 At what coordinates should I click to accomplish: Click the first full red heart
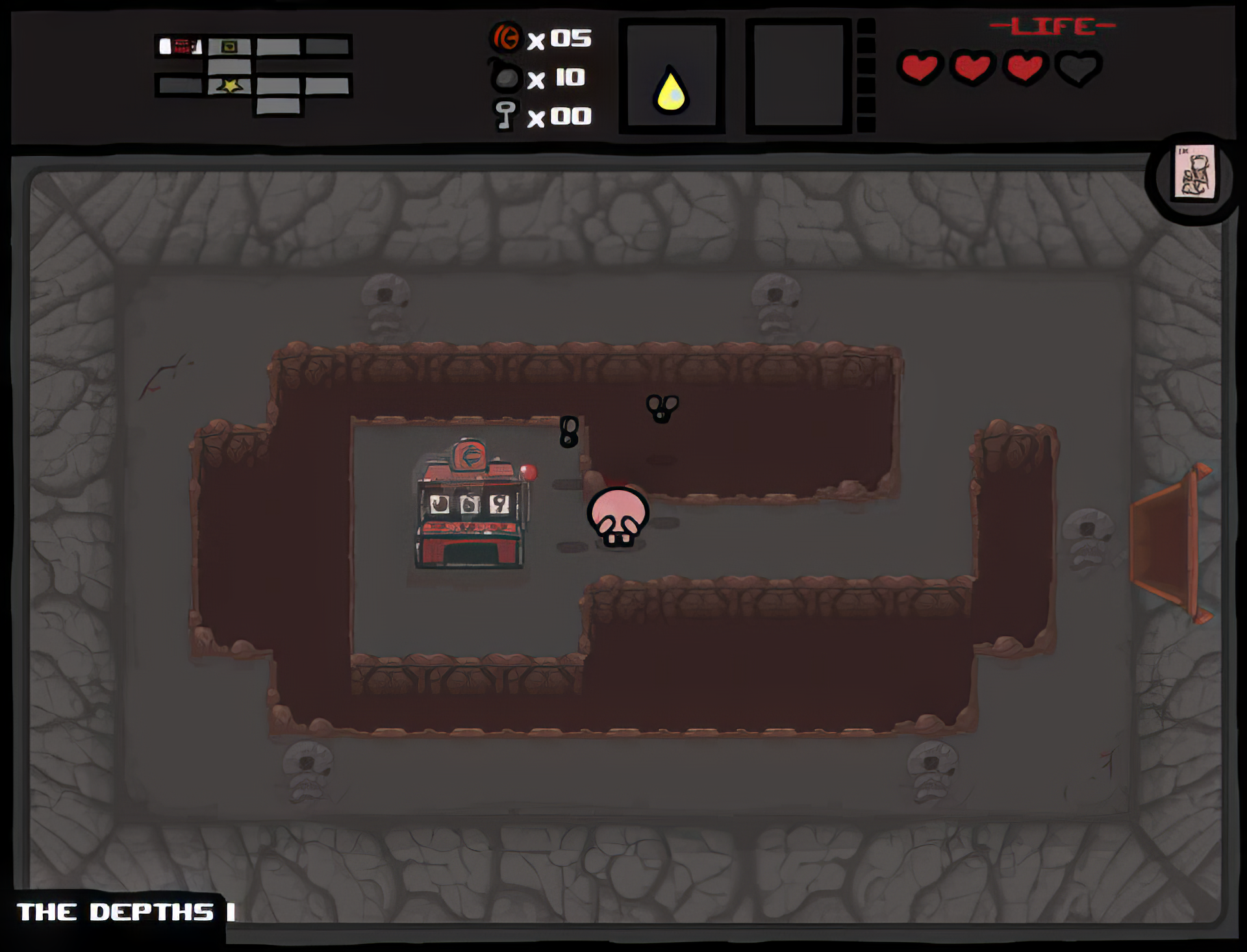pyautogui.click(x=922, y=67)
